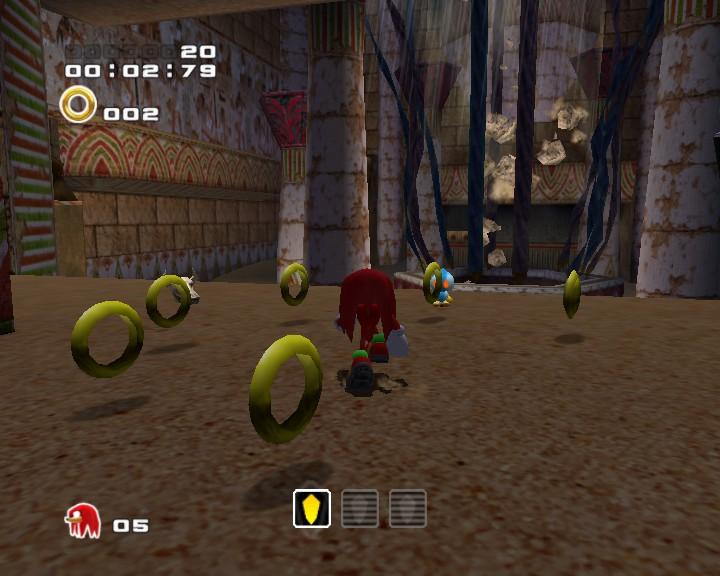Select the Knuckles lives icon

[82, 521]
